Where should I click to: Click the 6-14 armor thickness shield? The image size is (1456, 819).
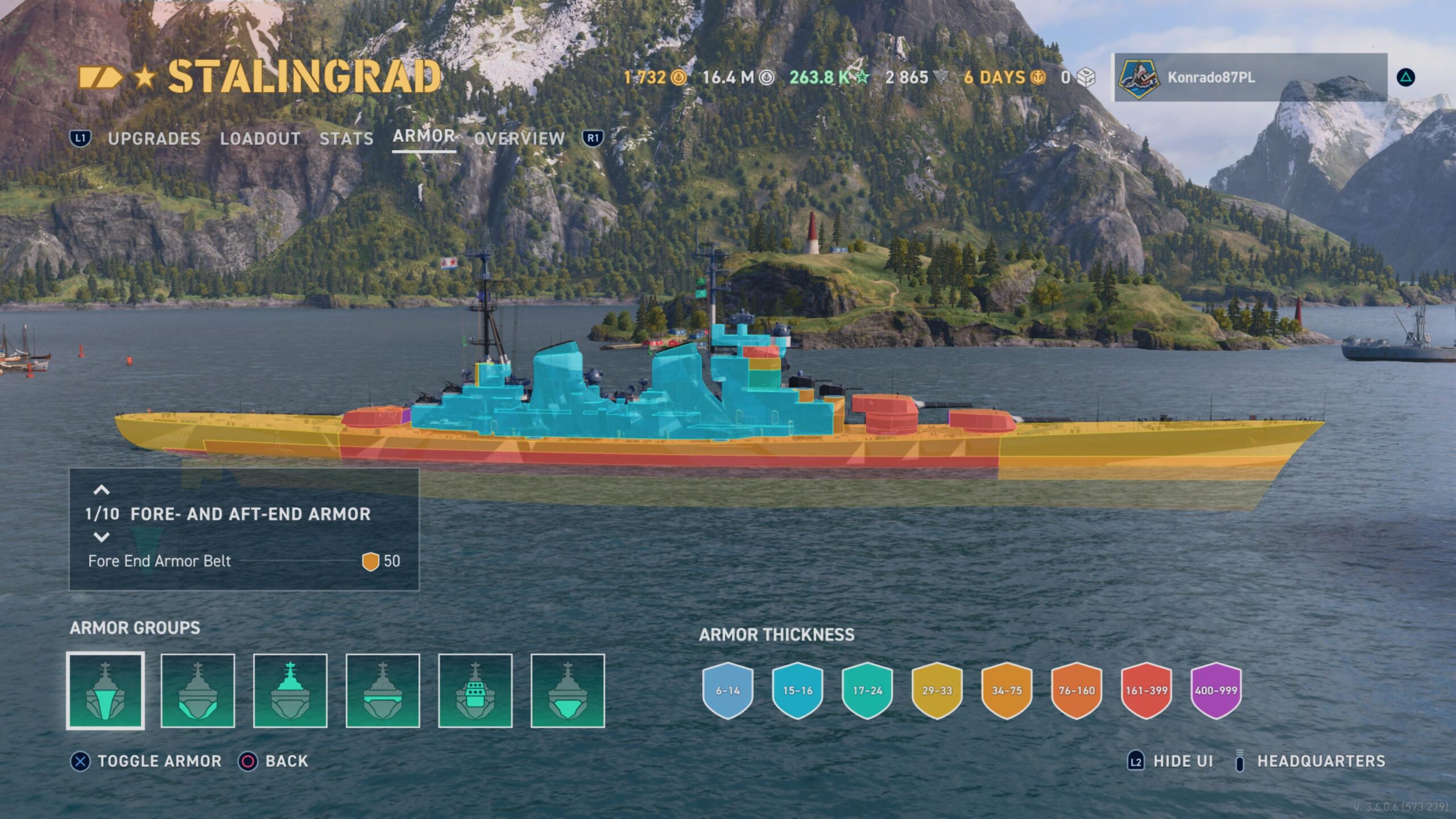point(728,690)
